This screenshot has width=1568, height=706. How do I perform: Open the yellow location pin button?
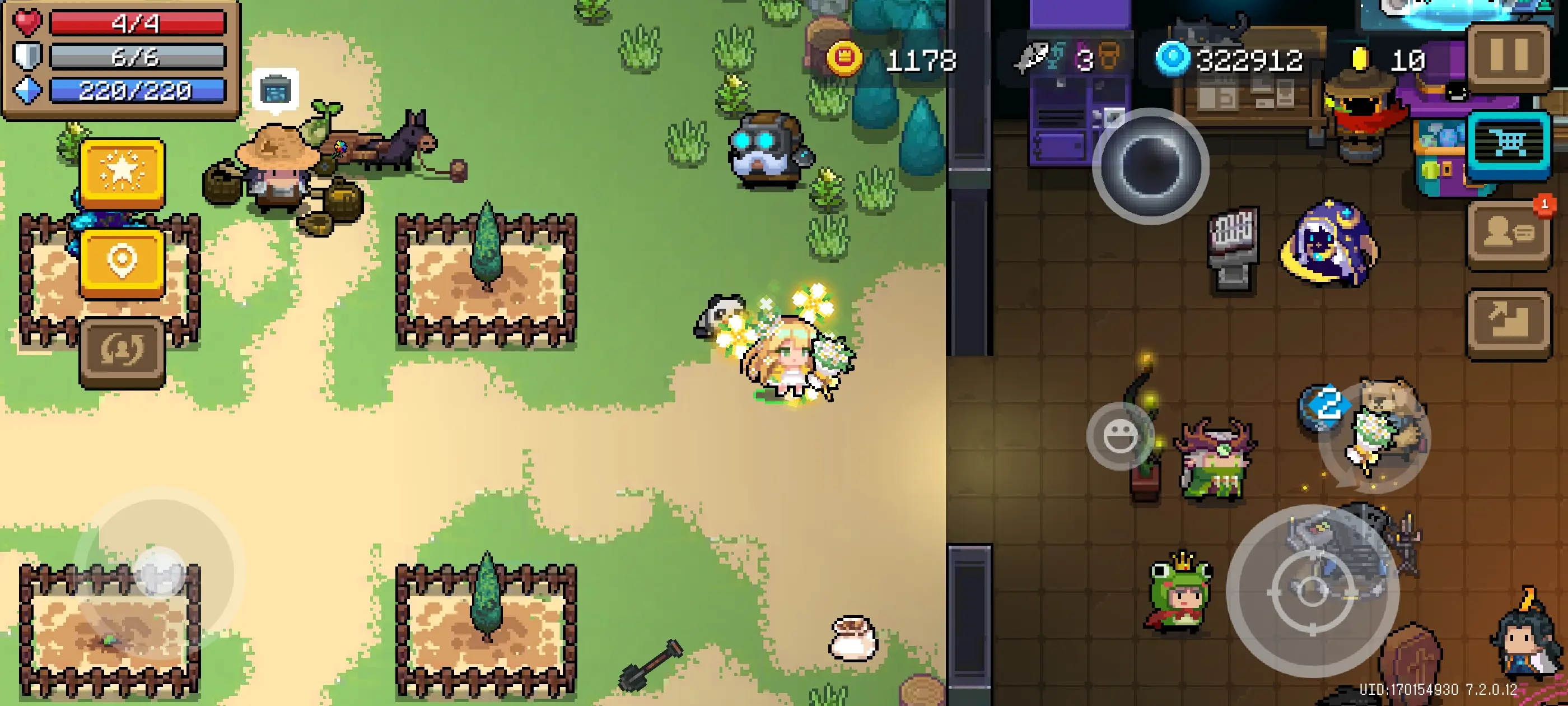tap(122, 262)
